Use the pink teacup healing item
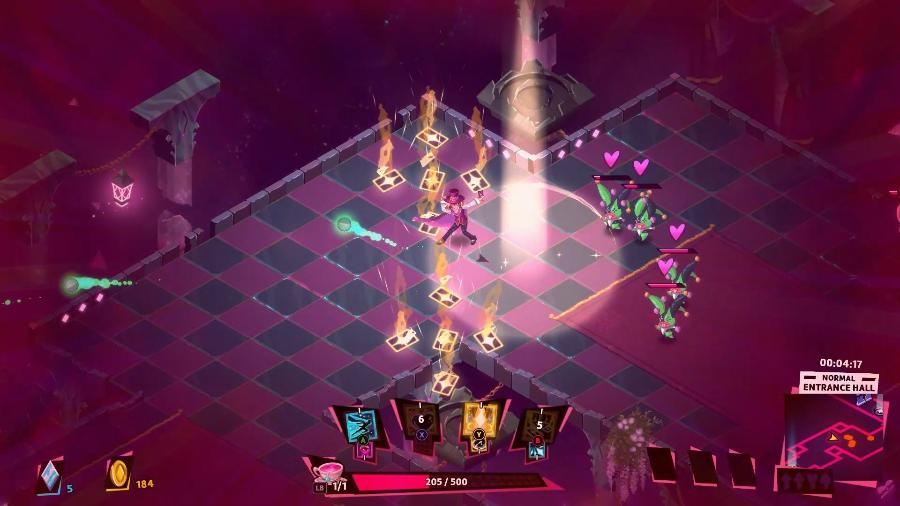The width and height of the screenshot is (900, 506). point(326,472)
